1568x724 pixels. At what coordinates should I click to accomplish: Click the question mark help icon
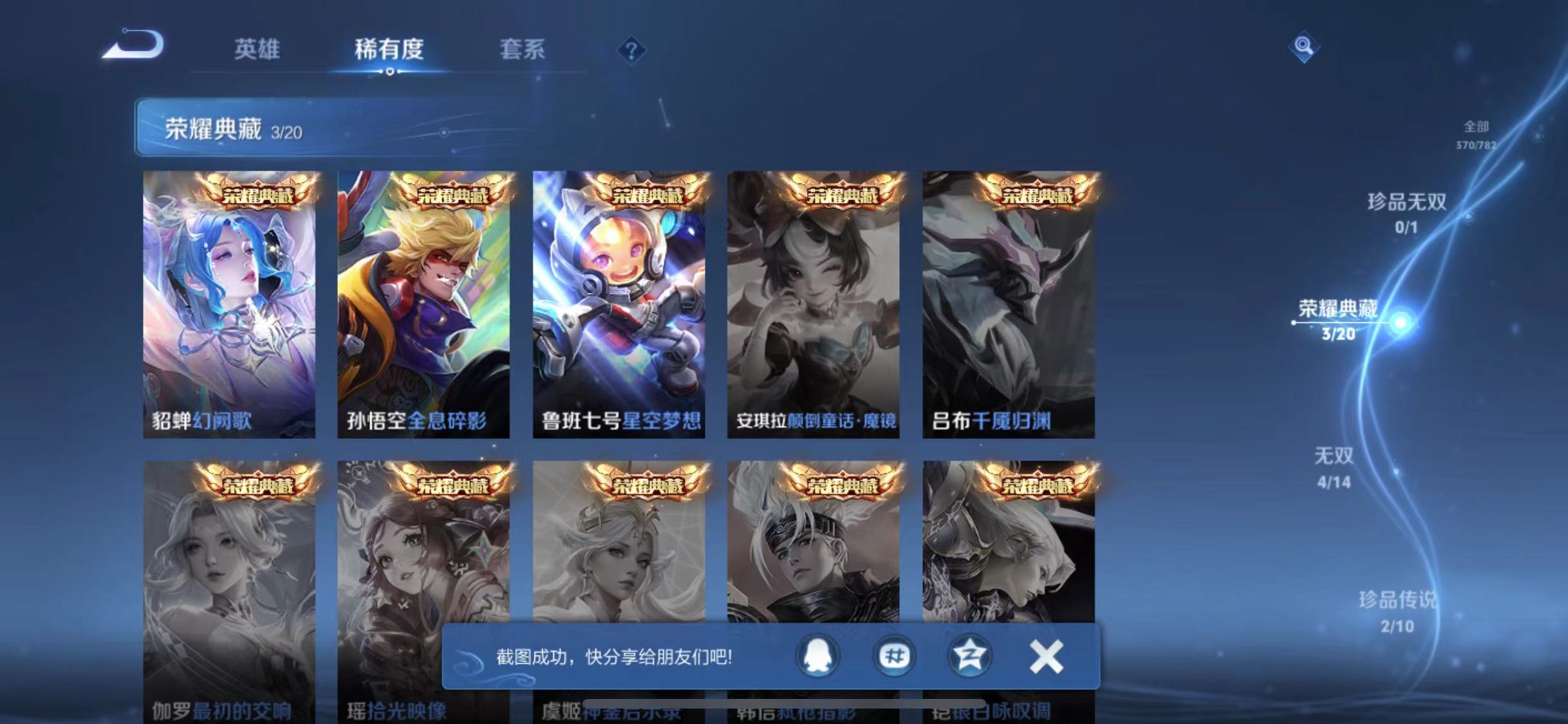tap(632, 50)
